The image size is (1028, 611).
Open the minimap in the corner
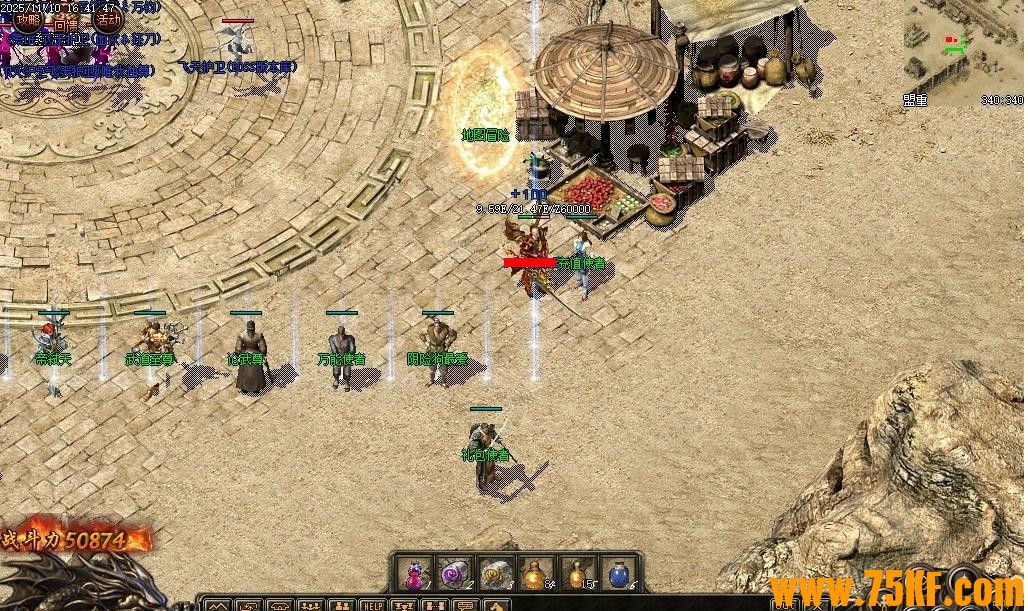click(x=962, y=52)
